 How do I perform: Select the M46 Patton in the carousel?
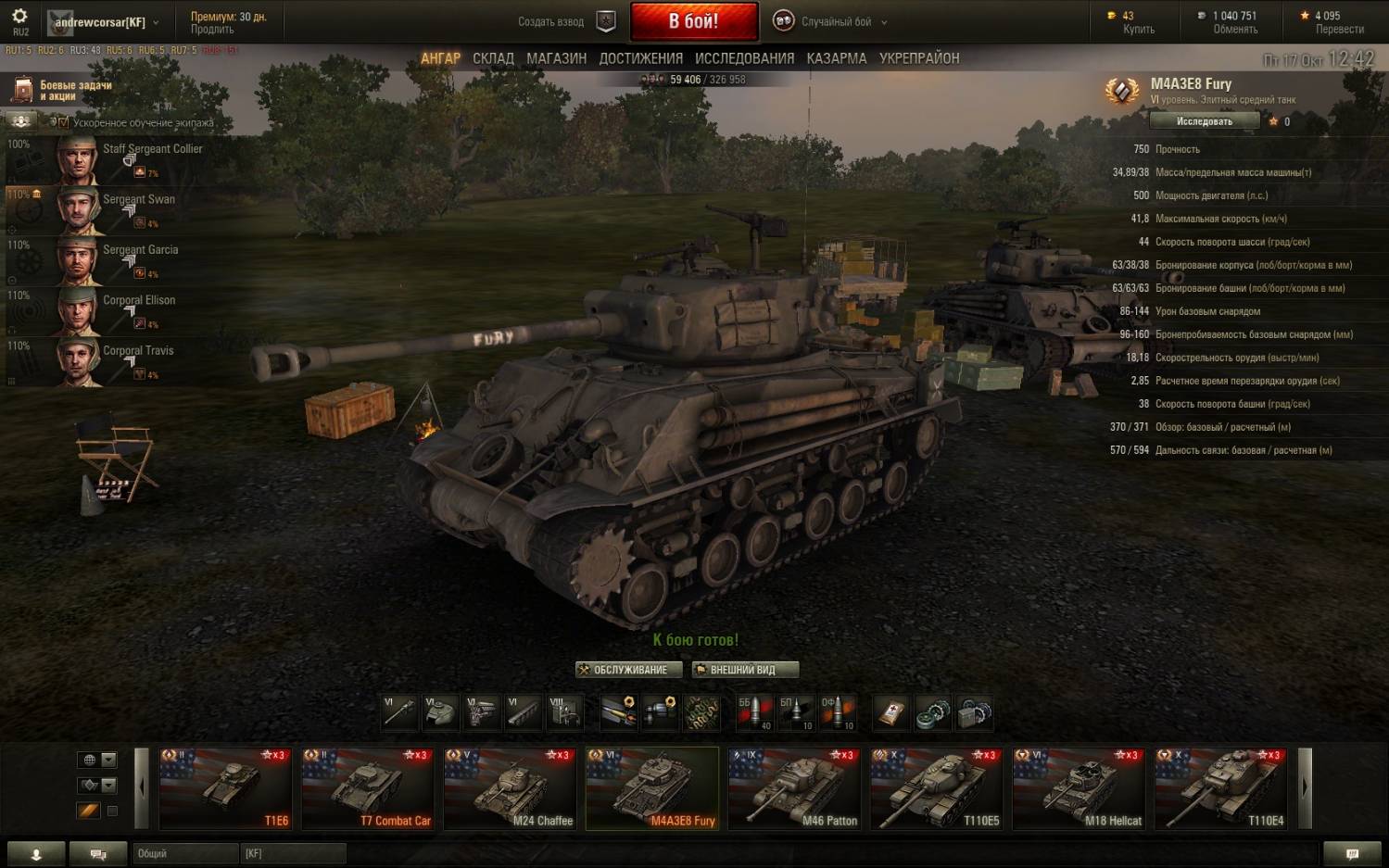tap(794, 788)
